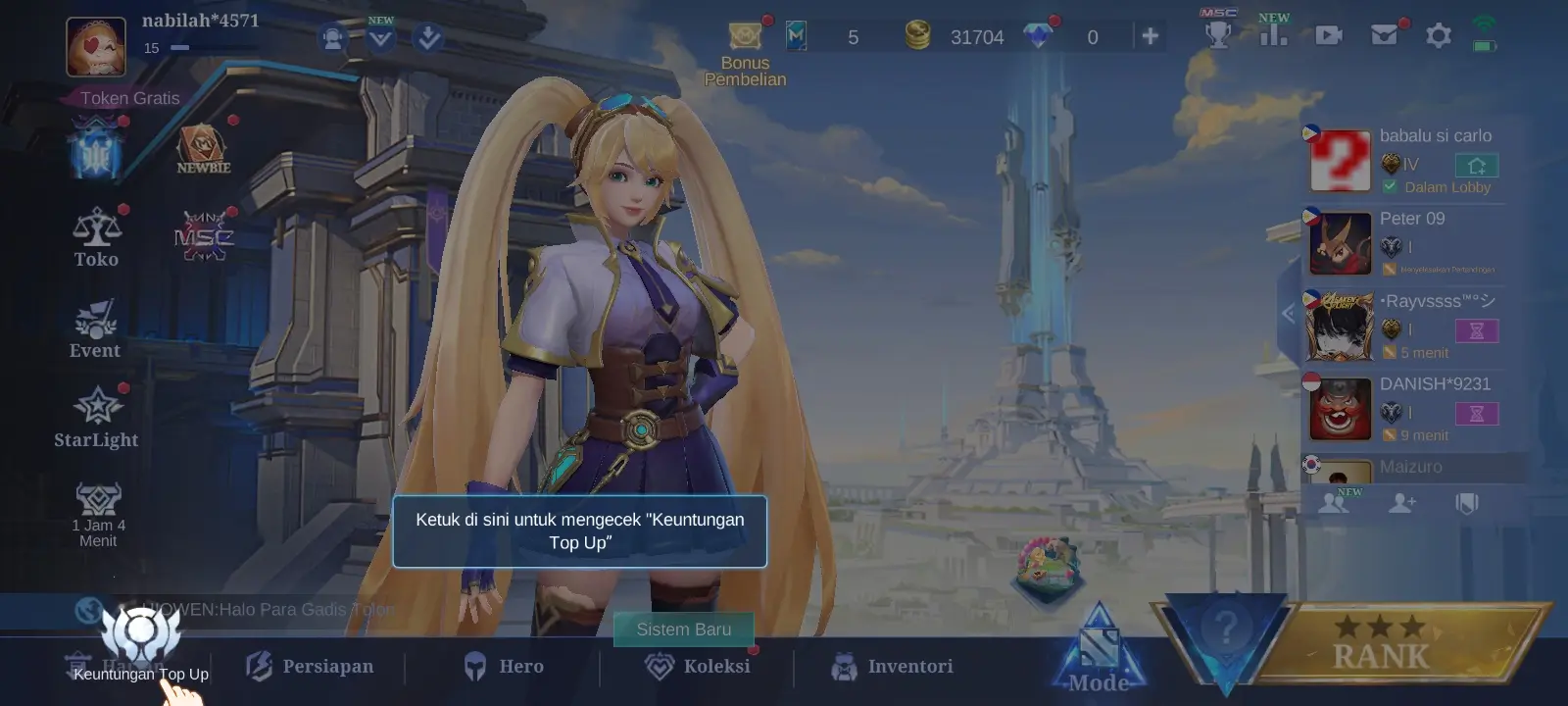Open the Toko shop

[95, 235]
